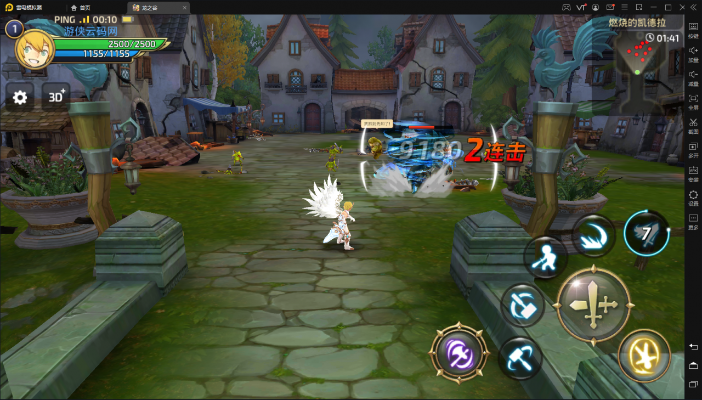Use the spinning hammer whirlwind skill
Viewport: 702px width, 400px height.
523,304
